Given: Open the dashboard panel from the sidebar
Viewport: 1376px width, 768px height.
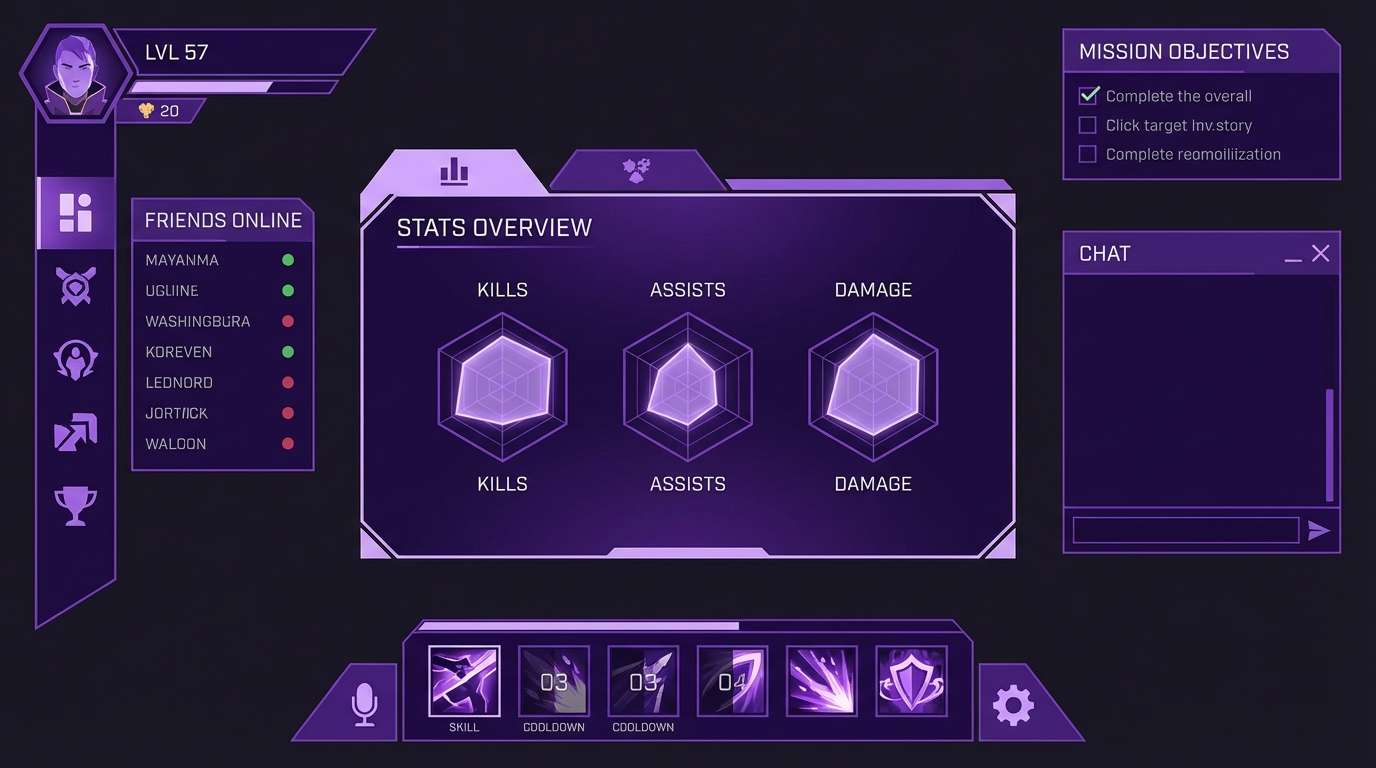Looking at the screenshot, I should click(x=75, y=212).
